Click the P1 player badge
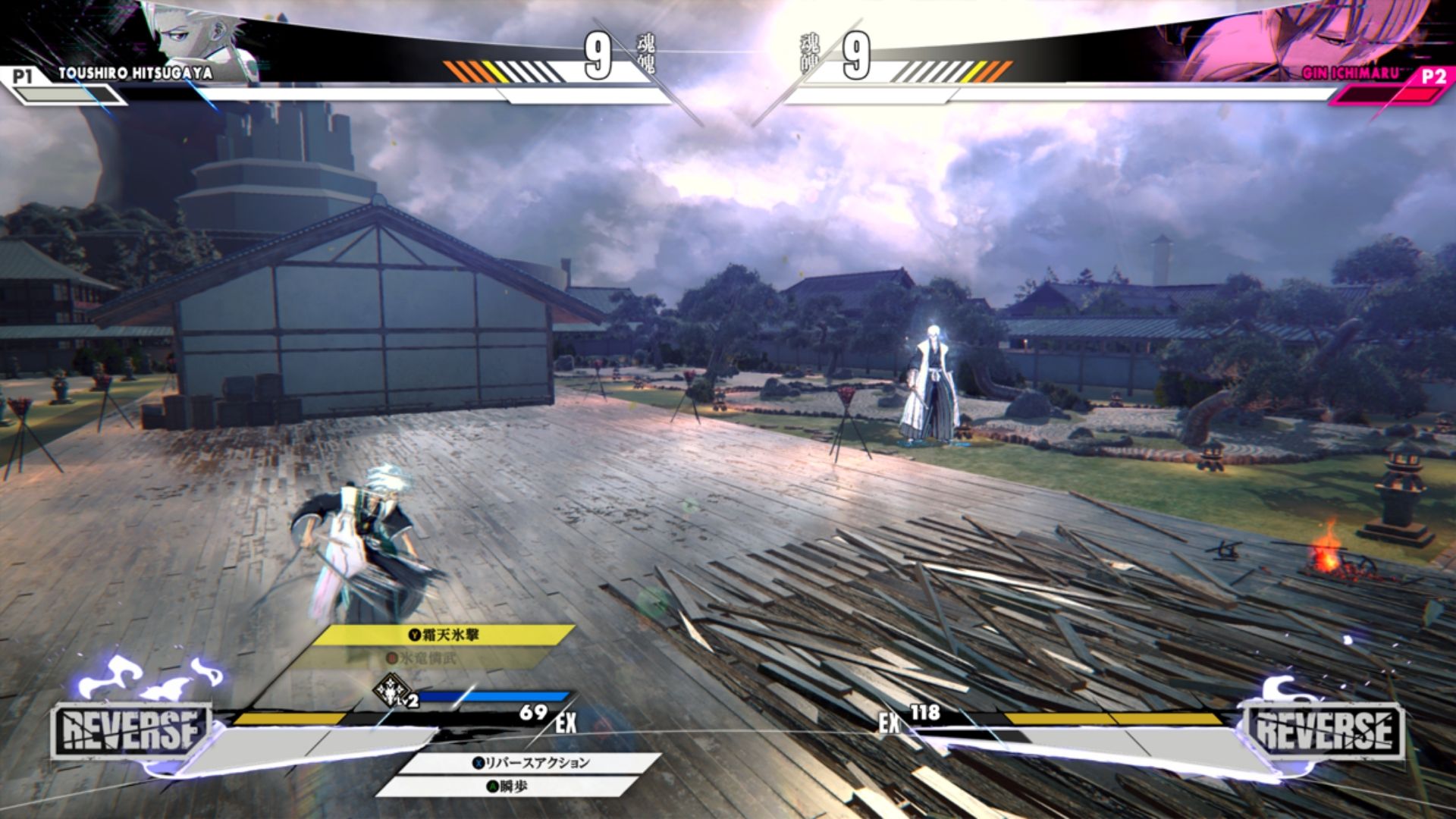Image resolution: width=1456 pixels, height=819 pixels. point(23,74)
